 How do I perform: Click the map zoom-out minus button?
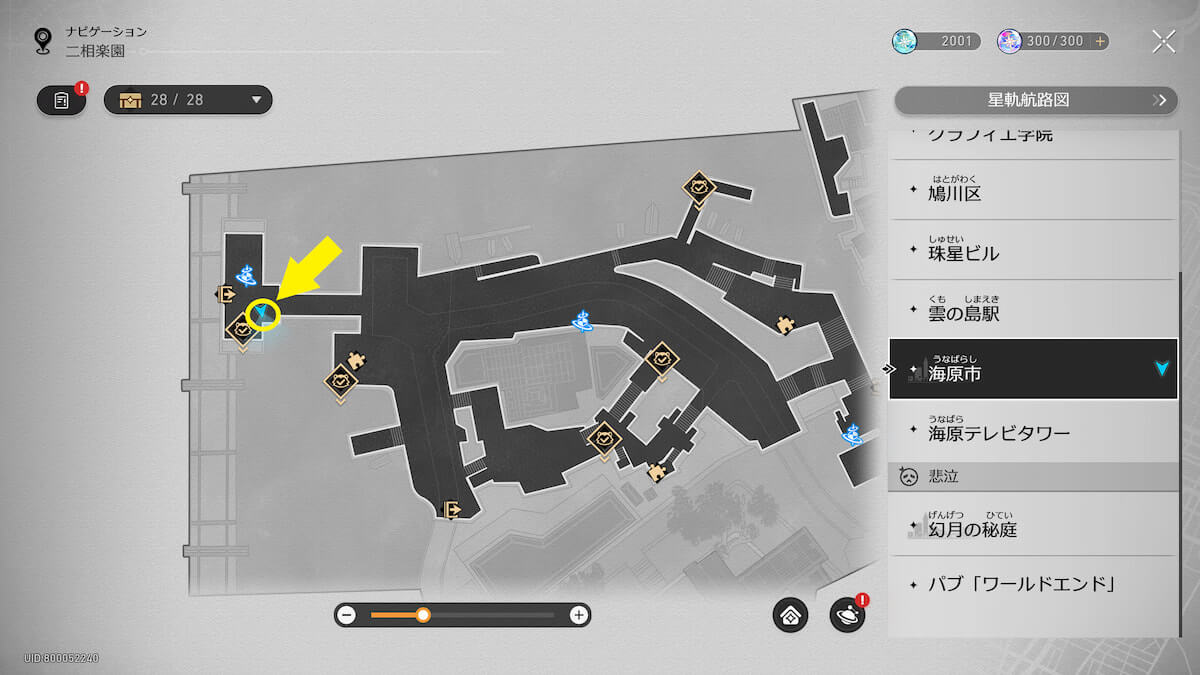tap(347, 615)
